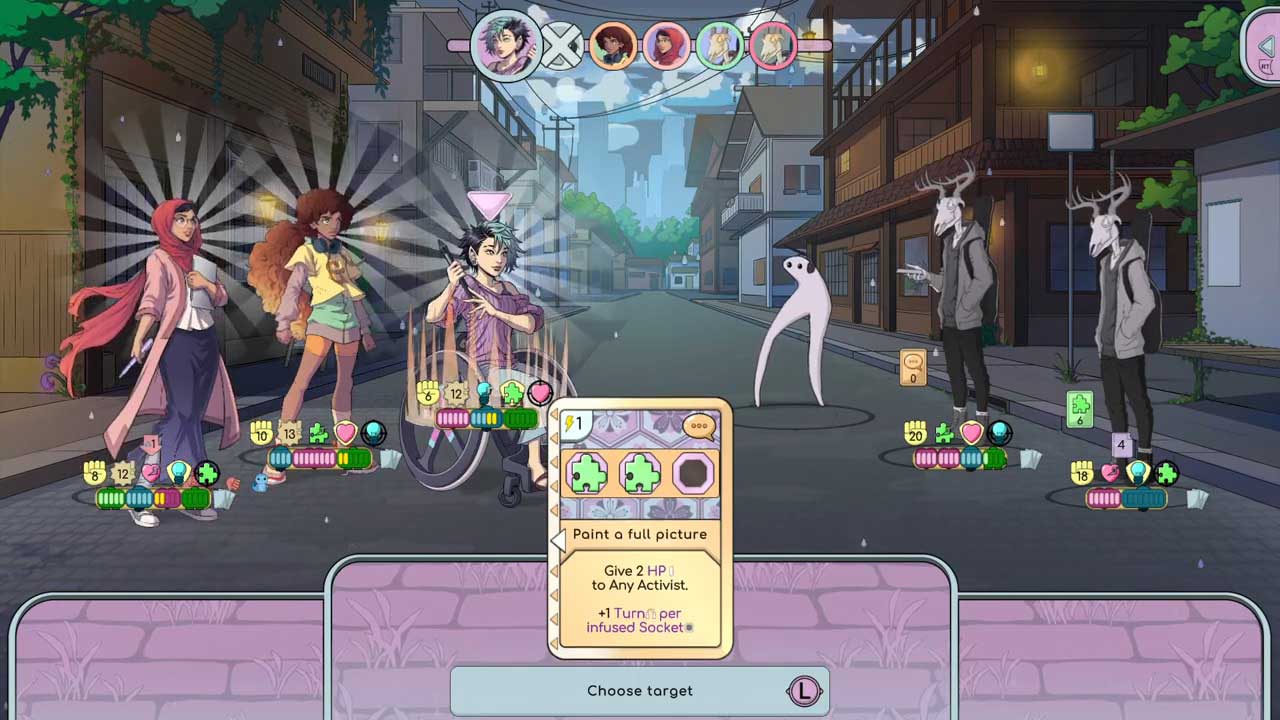Click the green-ringed deer skull turn portrait
Image resolution: width=1280 pixels, height=720 pixels.
point(719,46)
